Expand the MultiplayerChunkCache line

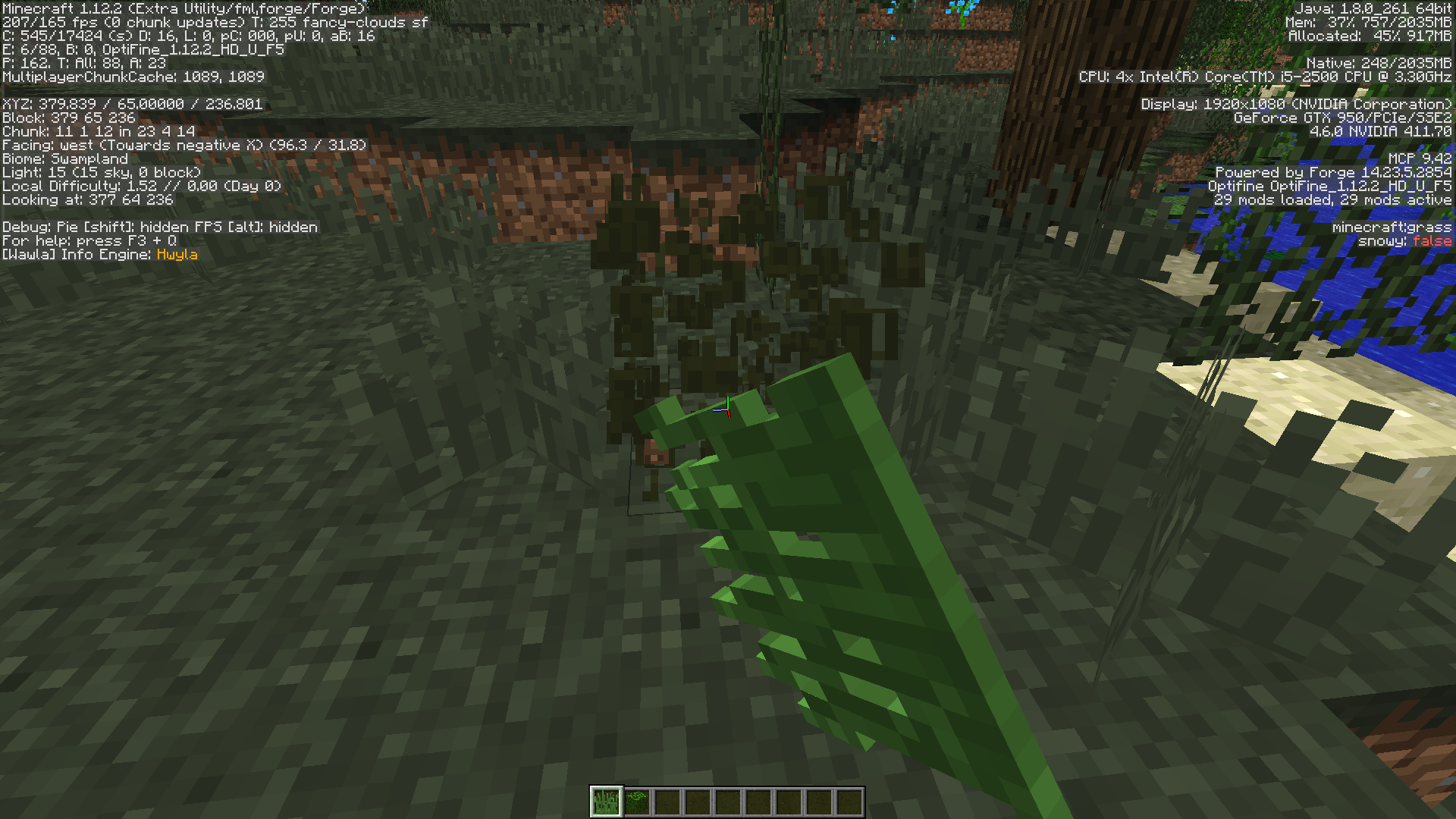pyautogui.click(x=133, y=77)
